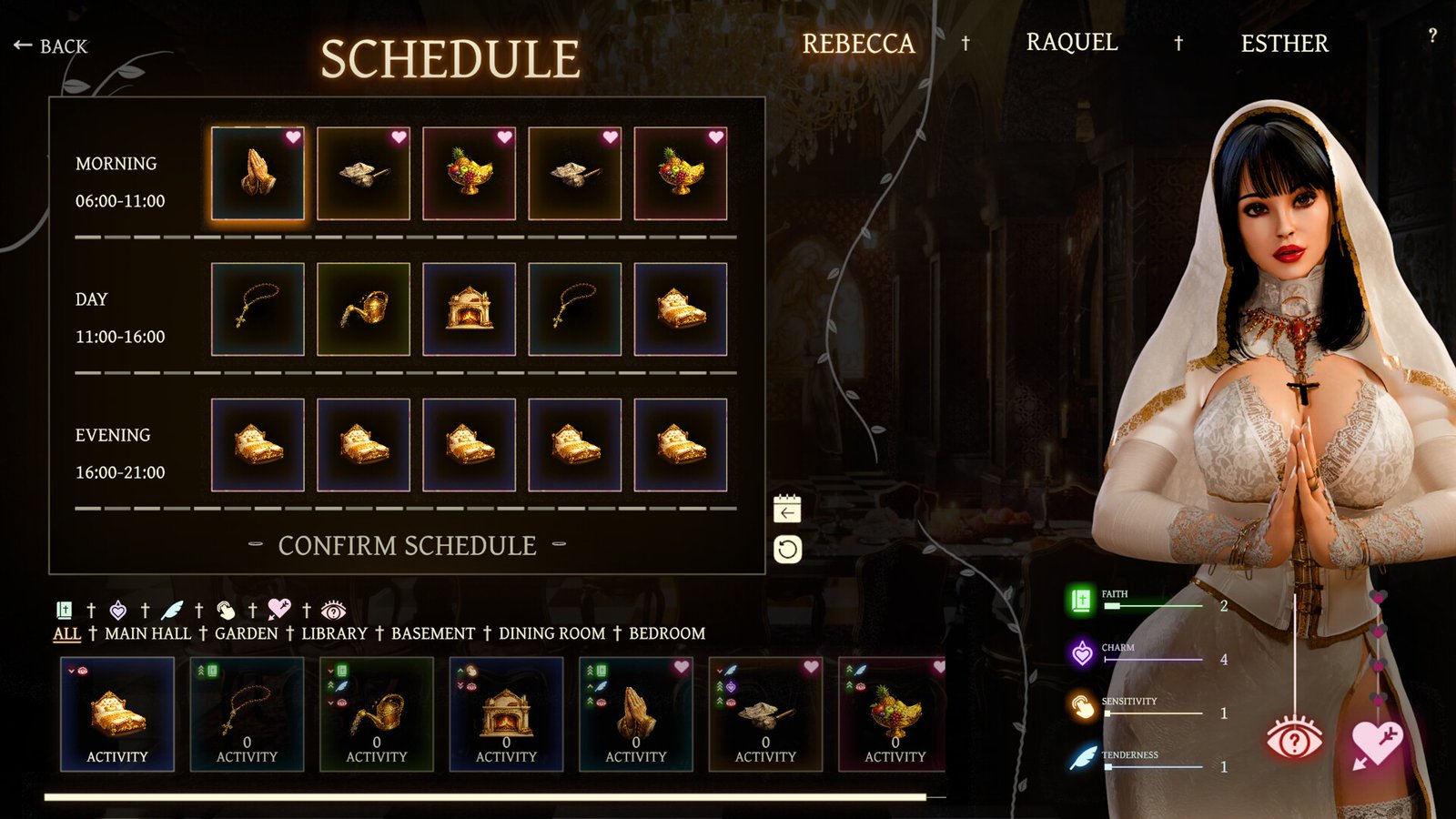This screenshot has height=819, width=1456.
Task: Show Library activities
Action: (x=334, y=633)
